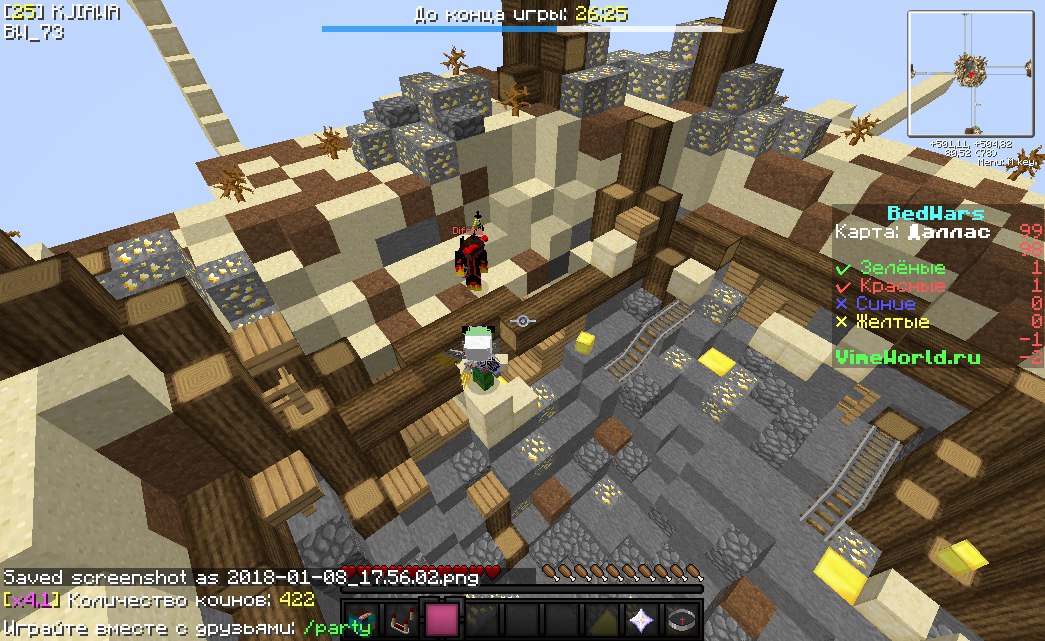1045x641 pixels.
Task: Select the red bed hotbar item
Action: click(x=400, y=620)
